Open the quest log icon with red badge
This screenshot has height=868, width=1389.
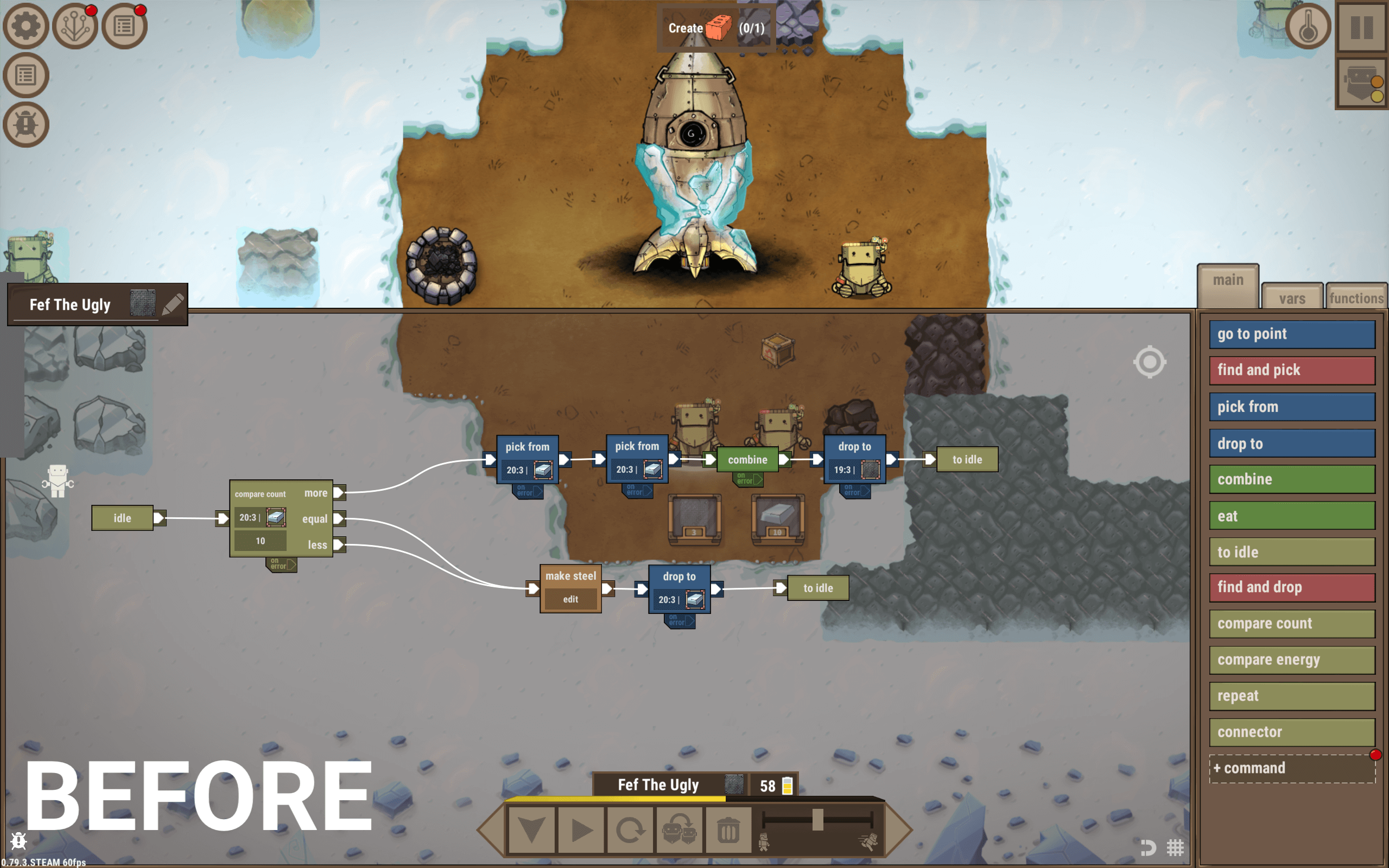click(x=123, y=26)
